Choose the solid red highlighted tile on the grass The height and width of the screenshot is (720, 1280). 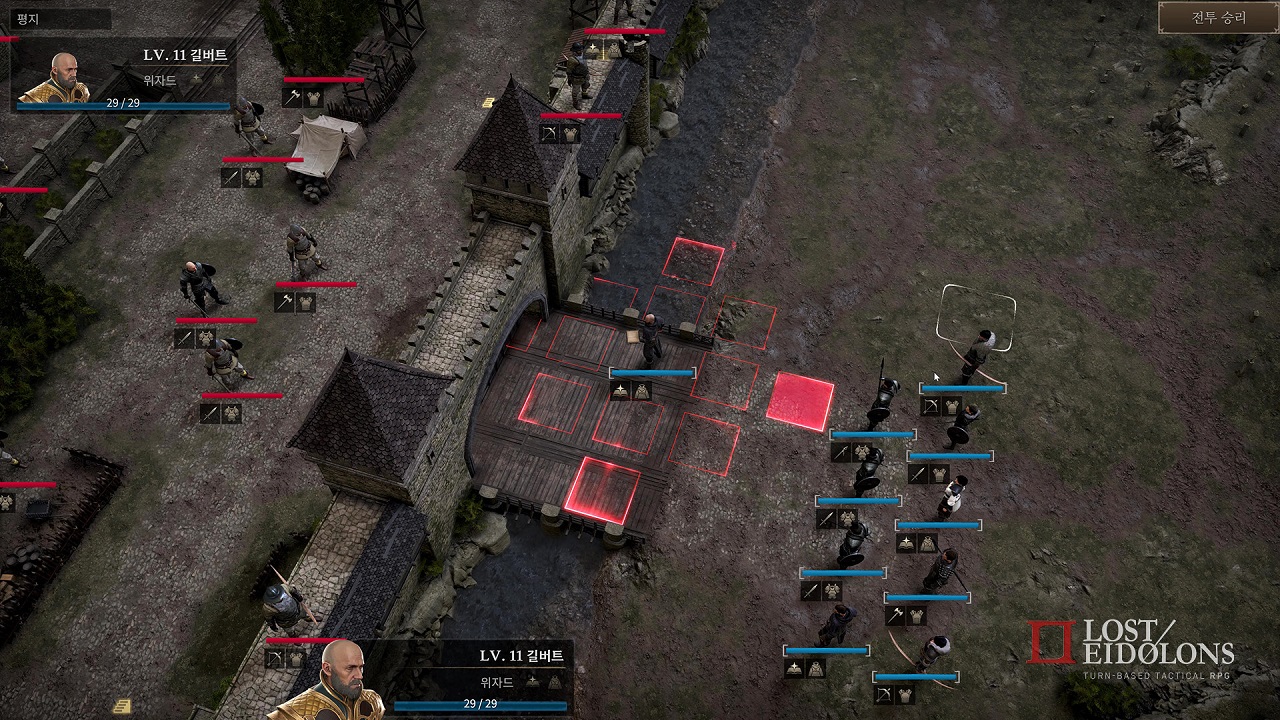coord(800,402)
